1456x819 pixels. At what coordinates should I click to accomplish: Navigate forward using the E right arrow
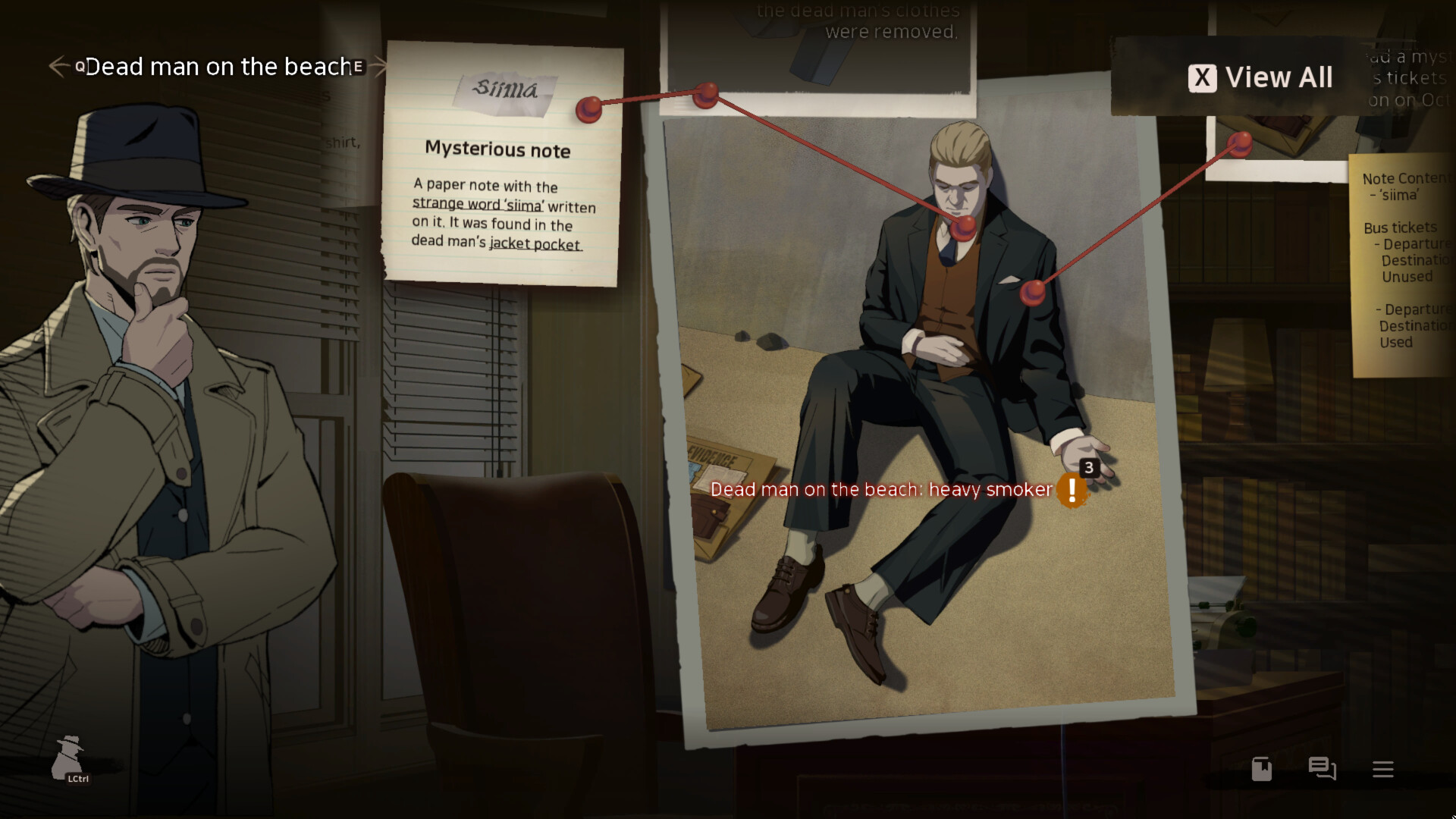pos(378,67)
